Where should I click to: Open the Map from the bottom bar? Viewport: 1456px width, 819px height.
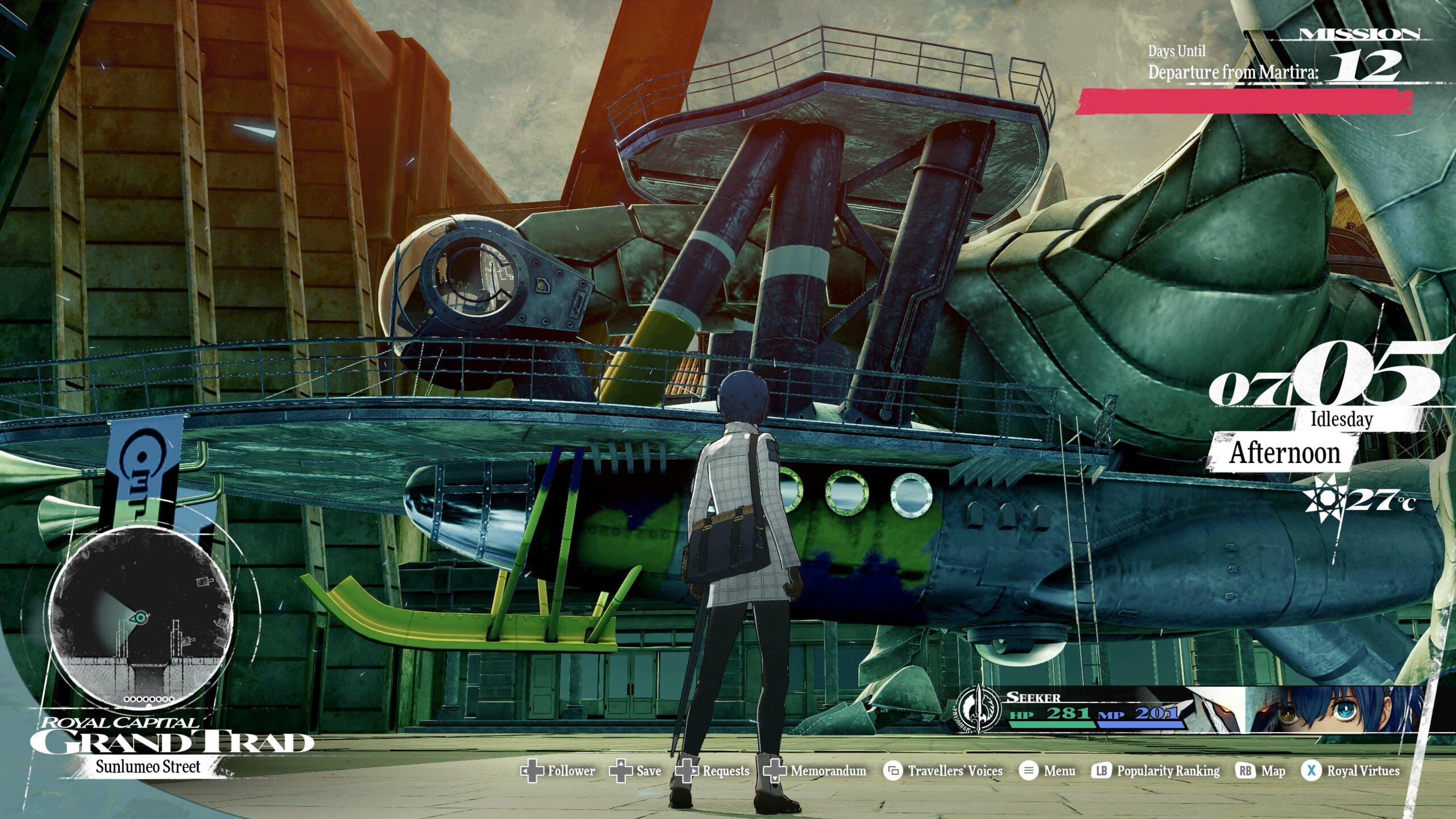[x=1261, y=771]
